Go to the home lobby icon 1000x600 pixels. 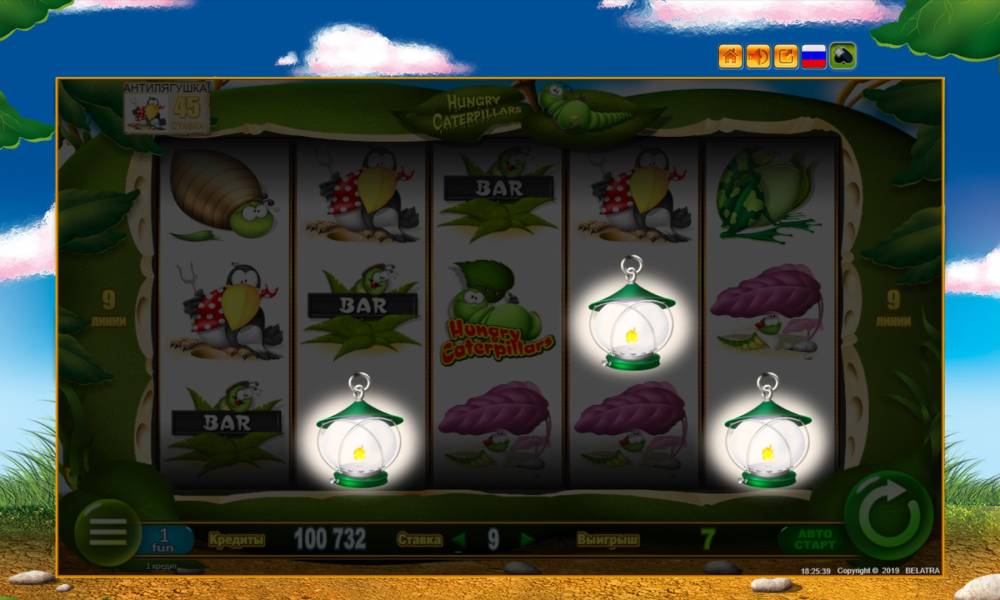point(730,56)
